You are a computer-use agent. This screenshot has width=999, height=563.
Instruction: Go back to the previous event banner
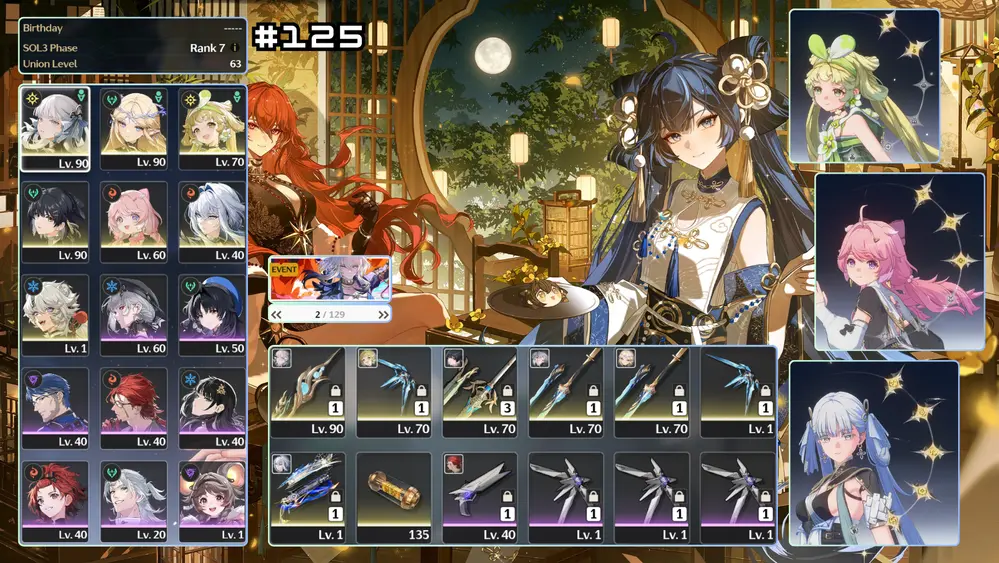click(x=277, y=314)
